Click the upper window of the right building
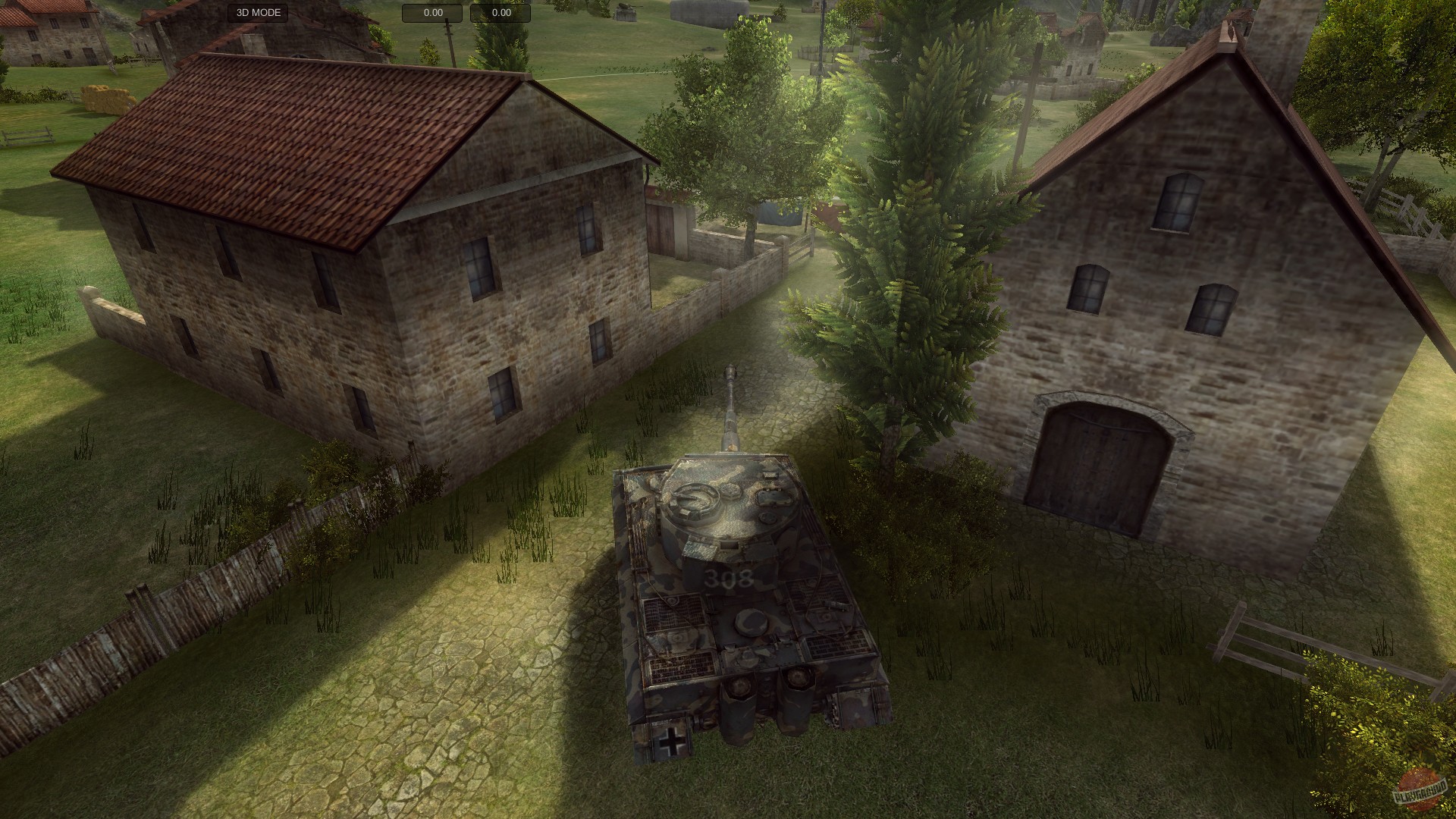 [x=1178, y=205]
